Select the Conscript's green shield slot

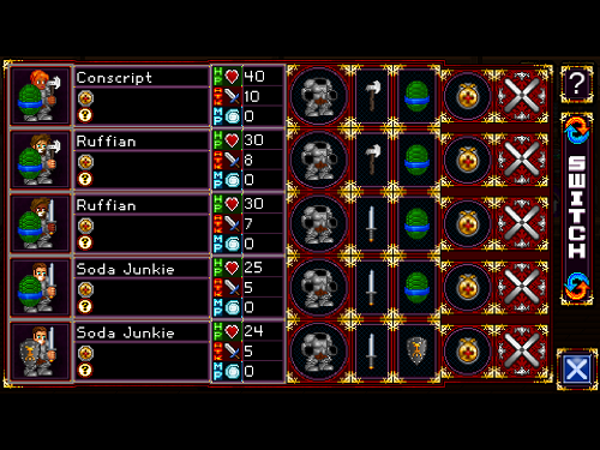(x=414, y=96)
